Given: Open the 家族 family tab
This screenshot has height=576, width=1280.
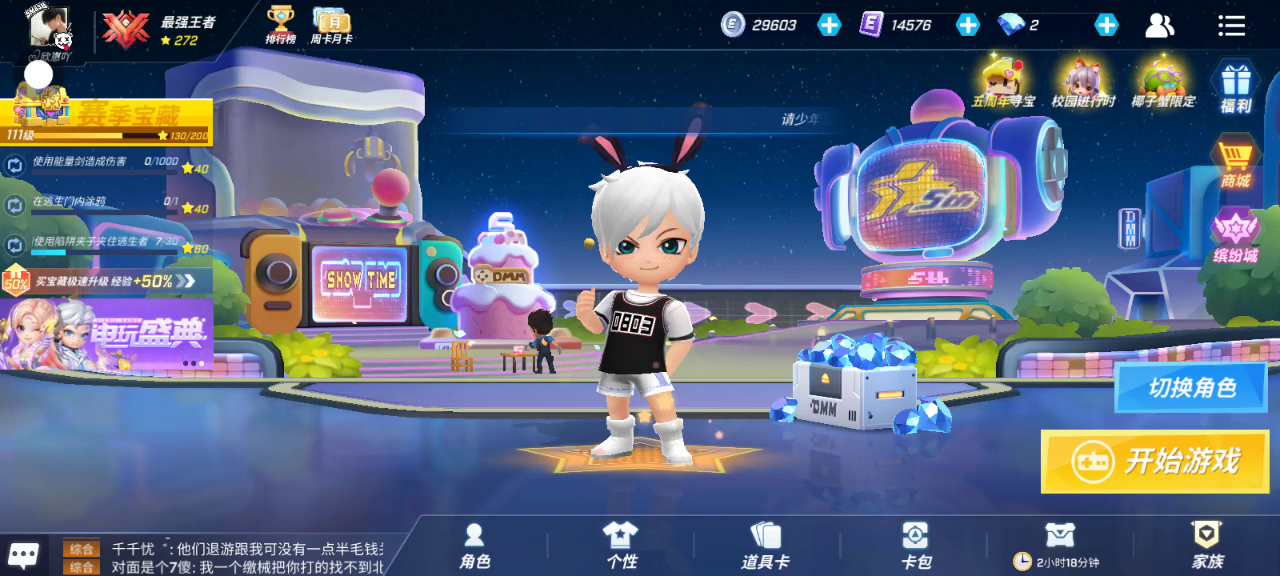Looking at the screenshot, I should point(1207,546).
